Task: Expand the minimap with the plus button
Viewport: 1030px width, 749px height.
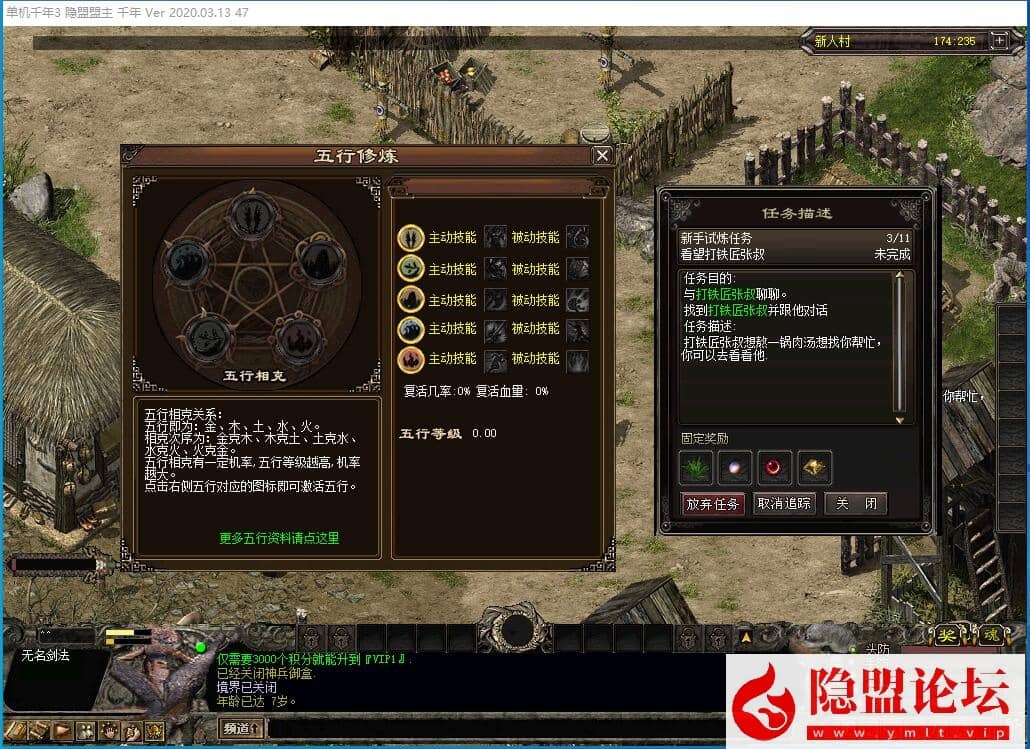Action: pyautogui.click(x=998, y=41)
